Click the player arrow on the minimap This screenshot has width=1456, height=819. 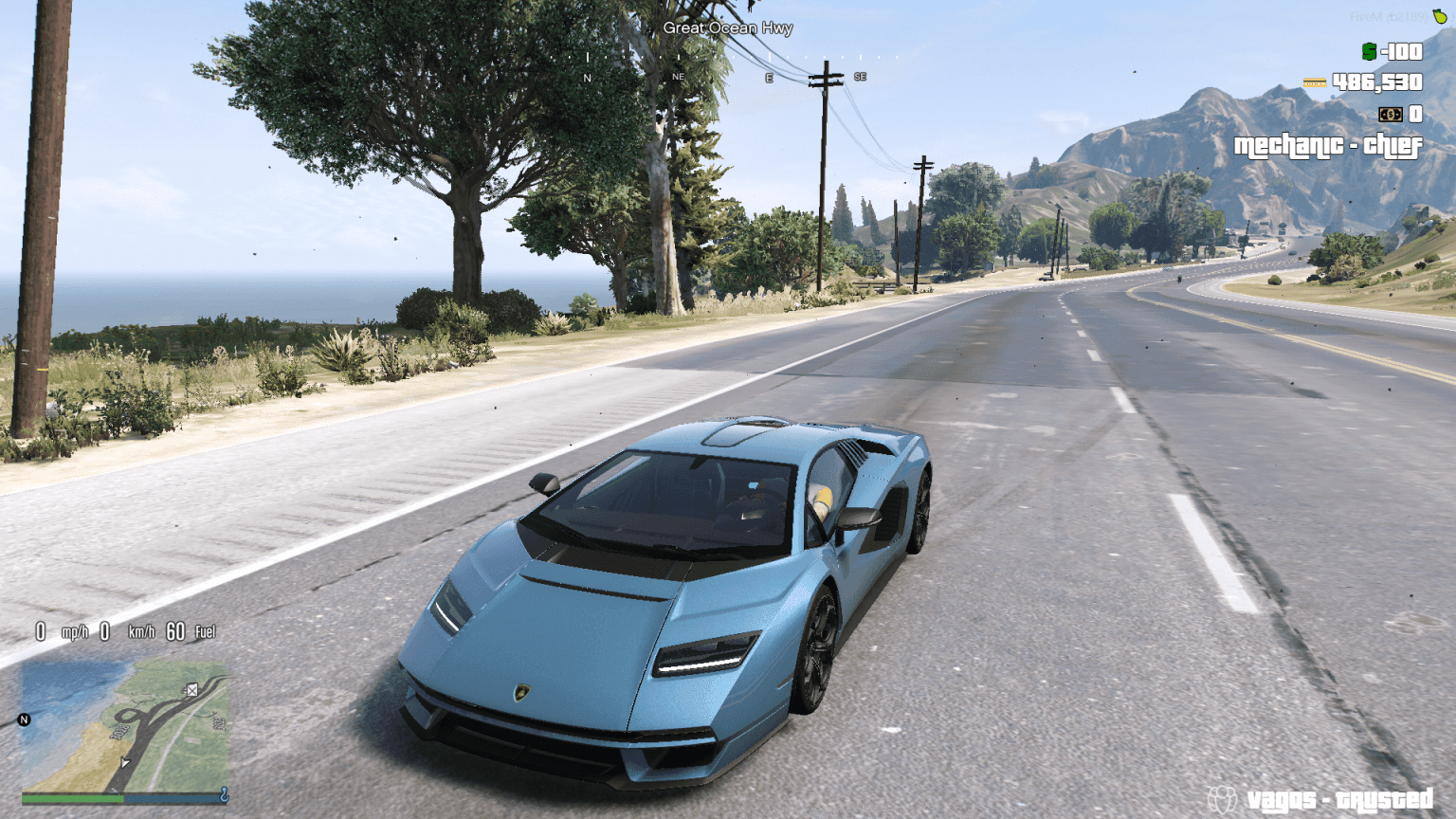click(x=125, y=763)
